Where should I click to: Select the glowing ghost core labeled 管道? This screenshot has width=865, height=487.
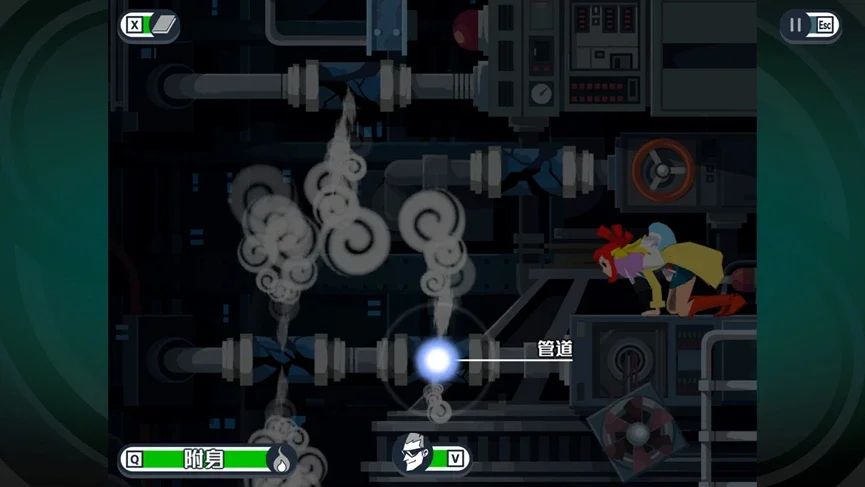click(437, 359)
